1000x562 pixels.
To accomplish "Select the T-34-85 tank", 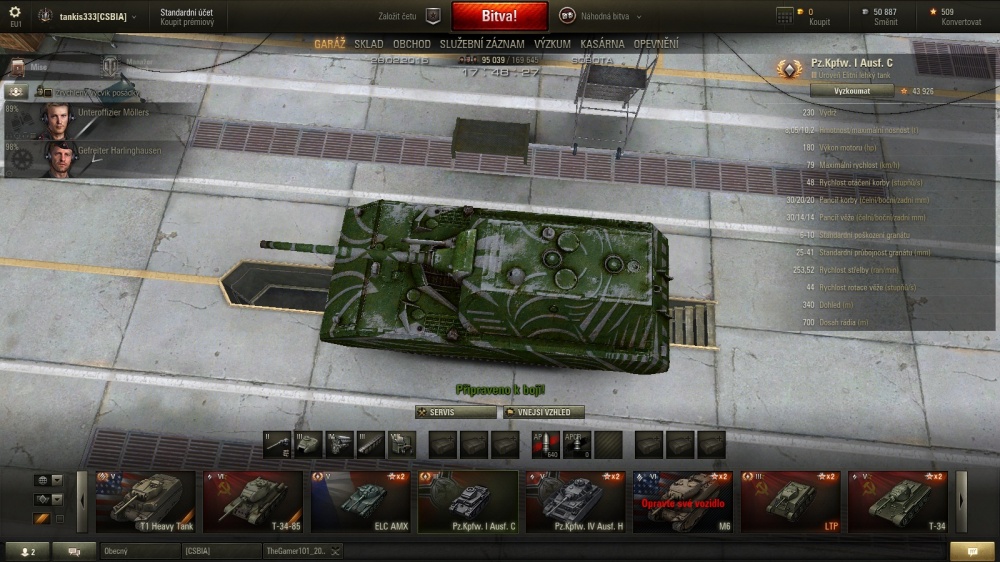I will [252, 501].
